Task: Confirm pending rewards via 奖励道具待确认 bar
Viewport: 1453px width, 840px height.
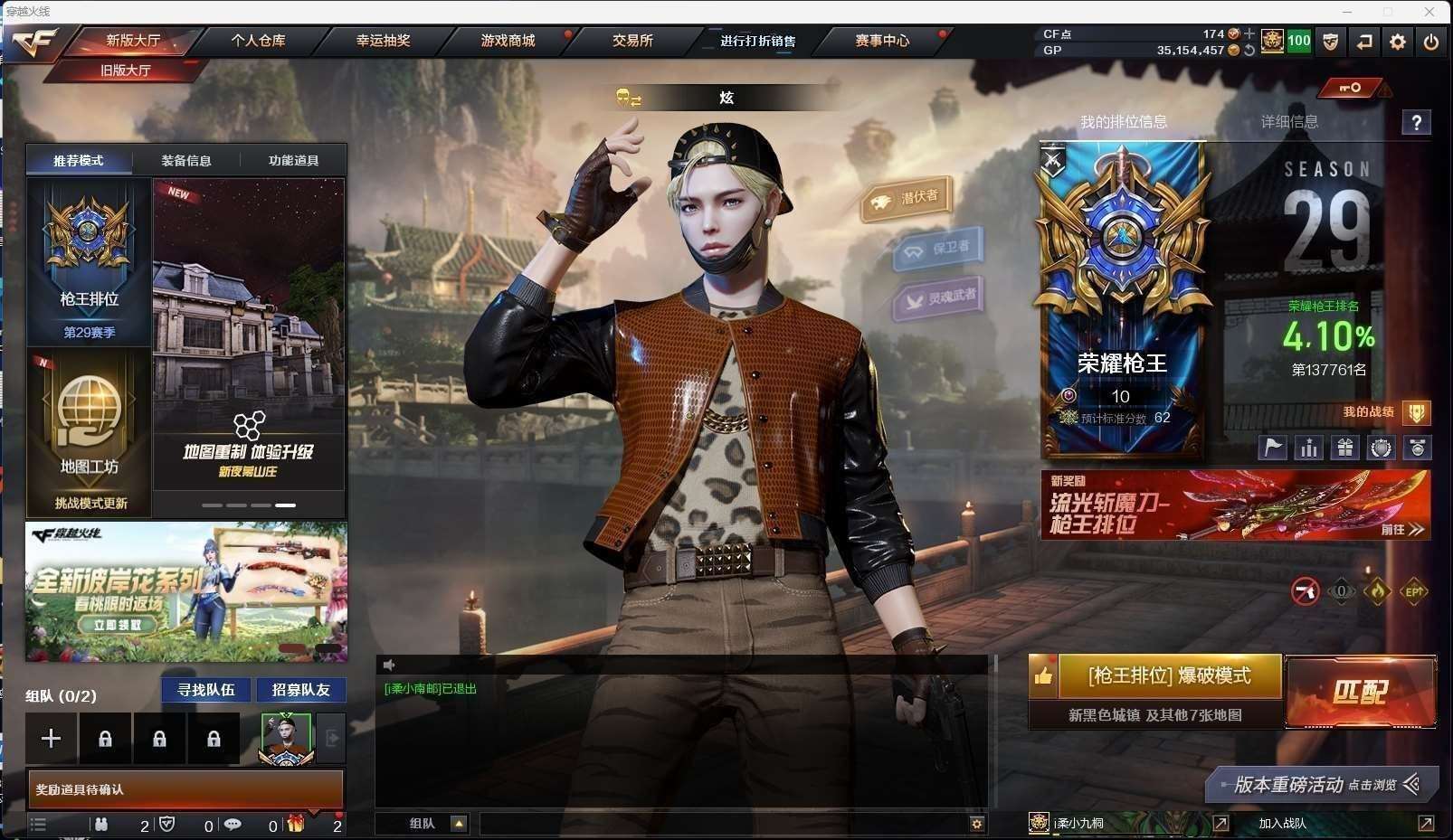Action: click(x=185, y=789)
